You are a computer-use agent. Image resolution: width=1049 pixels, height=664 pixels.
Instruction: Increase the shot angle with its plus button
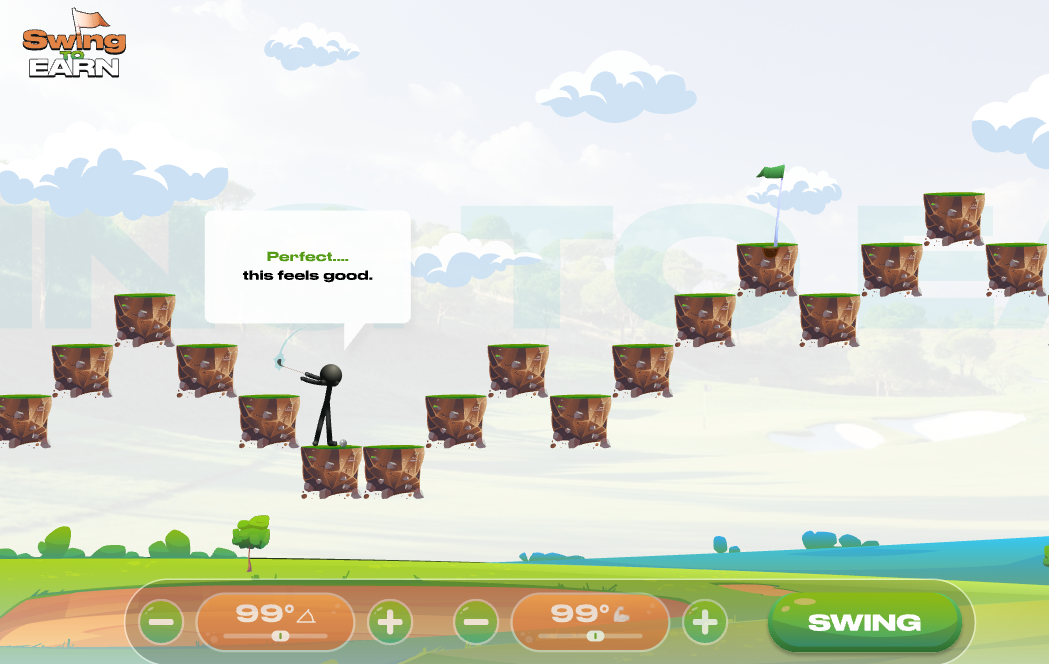(x=390, y=623)
